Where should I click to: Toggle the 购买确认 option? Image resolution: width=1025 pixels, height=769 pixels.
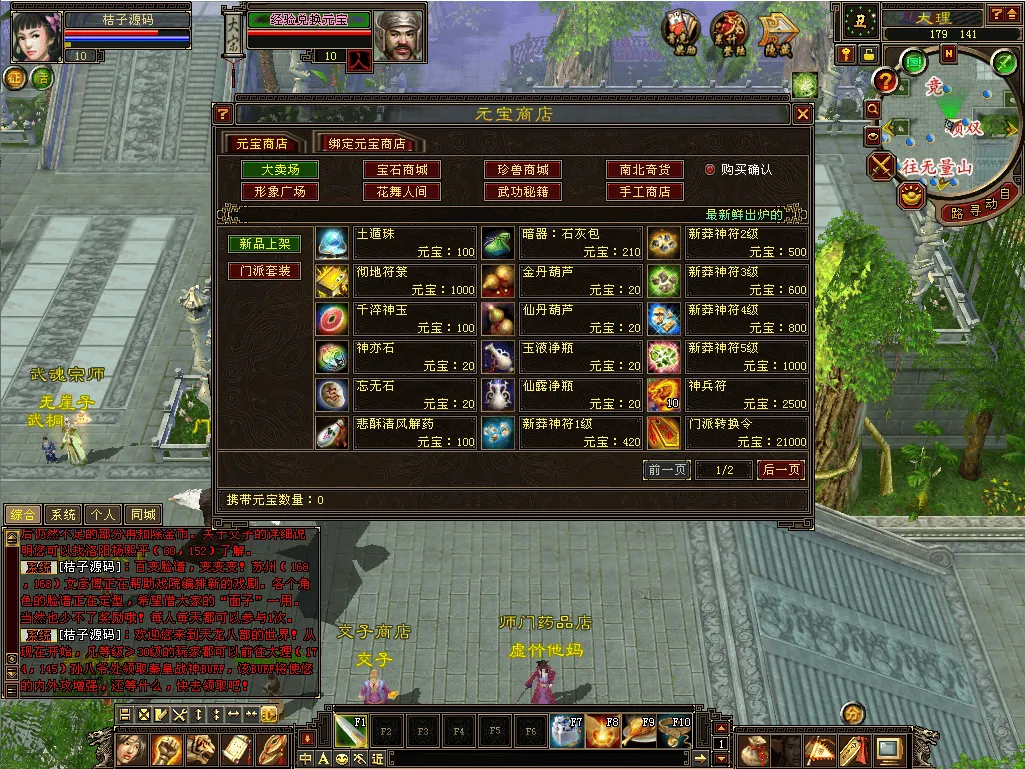711,170
